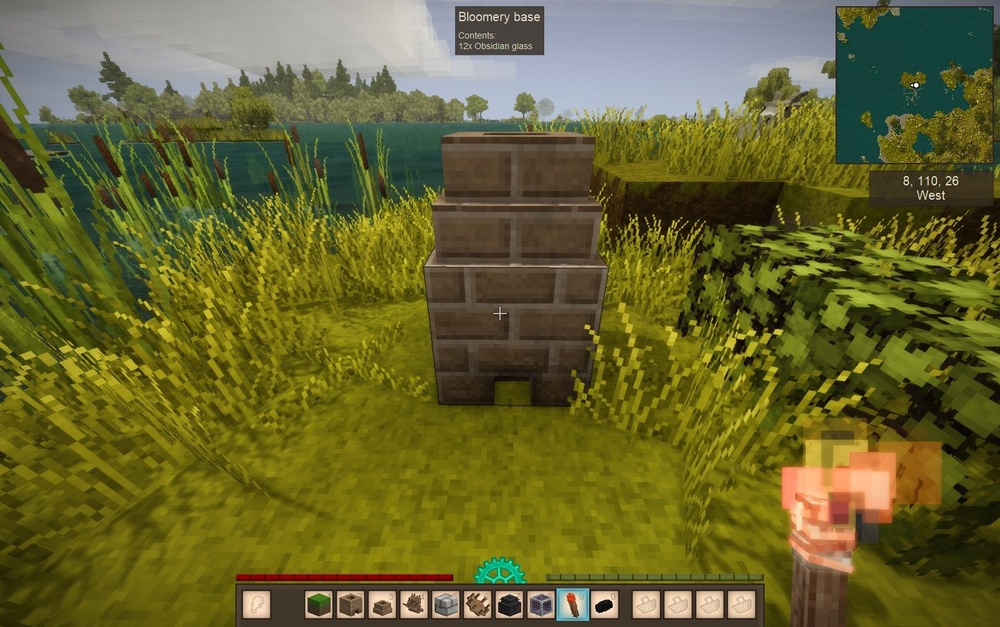Select the bloomery base hotbar slot
Image resolution: width=1000 pixels, height=627 pixels.
click(x=350, y=605)
